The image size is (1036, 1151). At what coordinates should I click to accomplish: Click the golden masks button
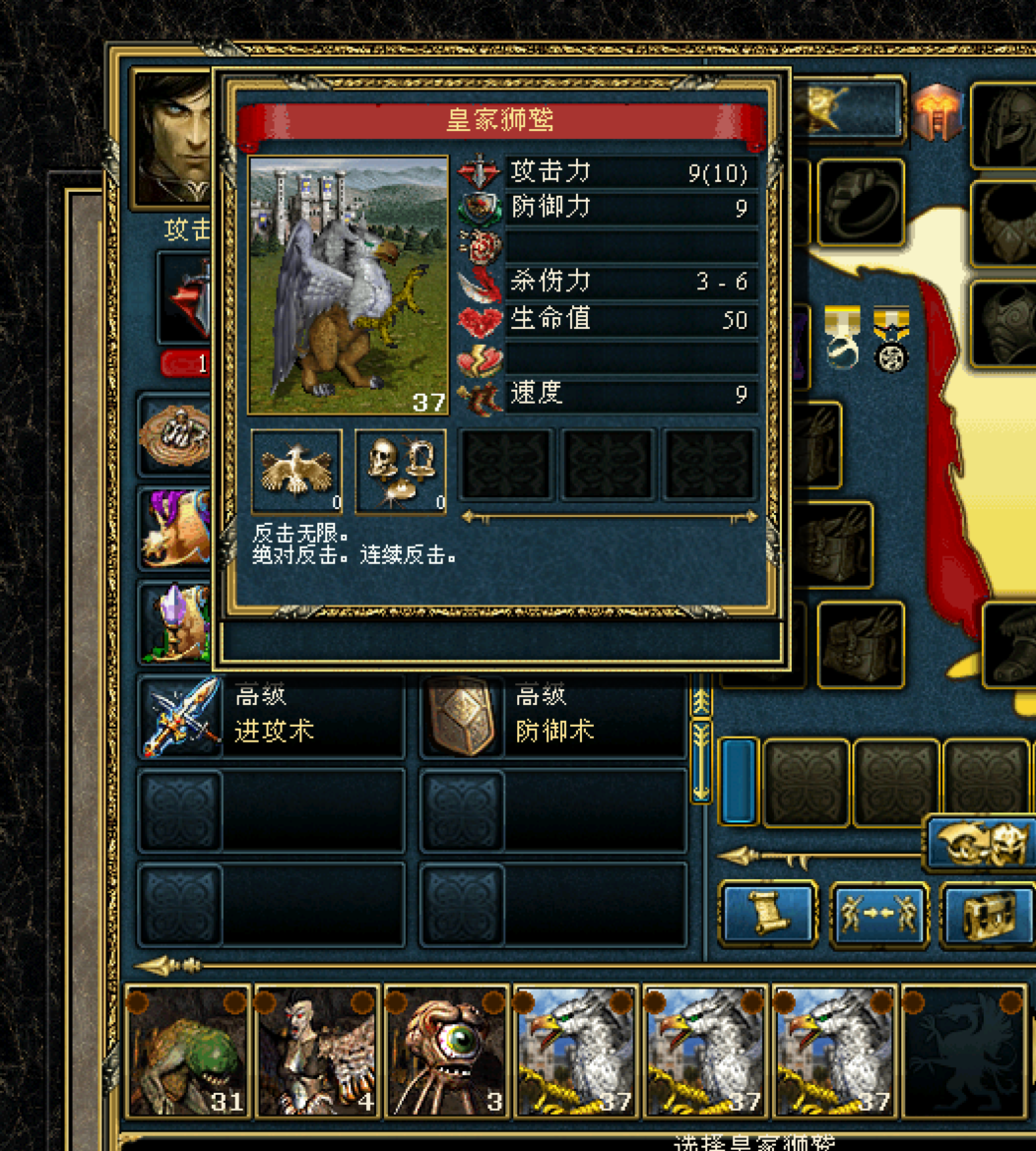982,843
